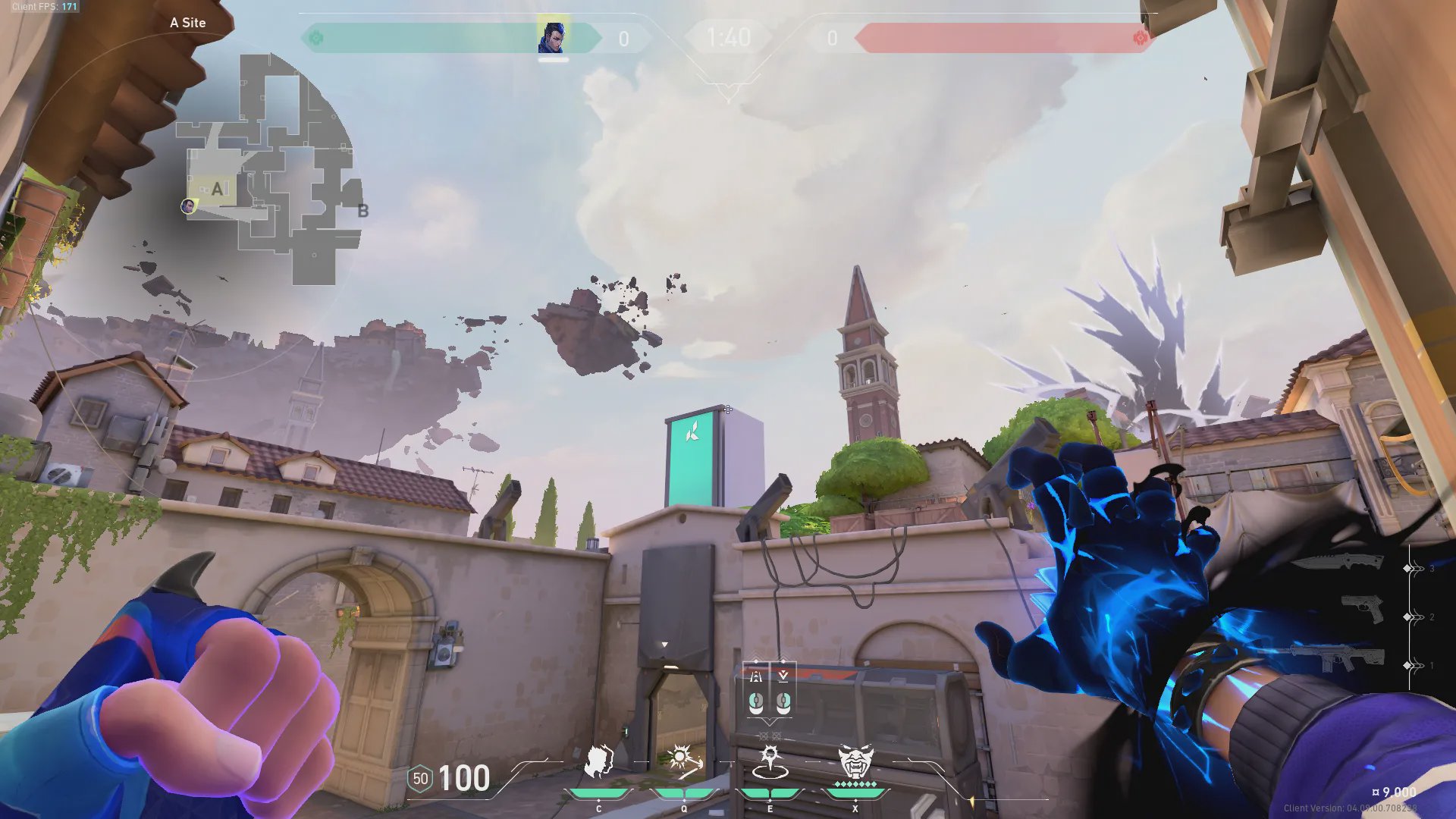Equip the rifle in the primary weapon slot
Image resolution: width=1456 pixels, height=819 pixels.
point(1338,657)
